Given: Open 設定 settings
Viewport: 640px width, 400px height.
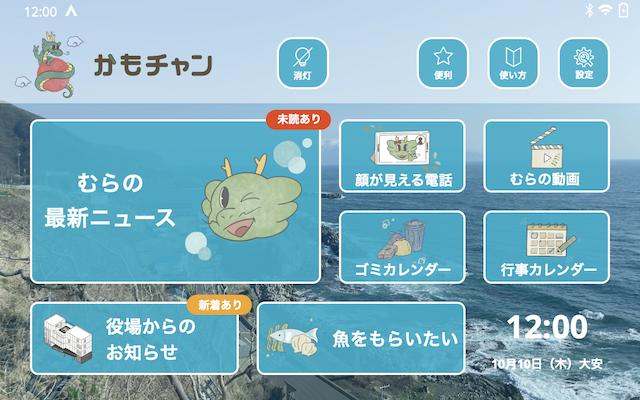Looking at the screenshot, I should click(583, 62).
